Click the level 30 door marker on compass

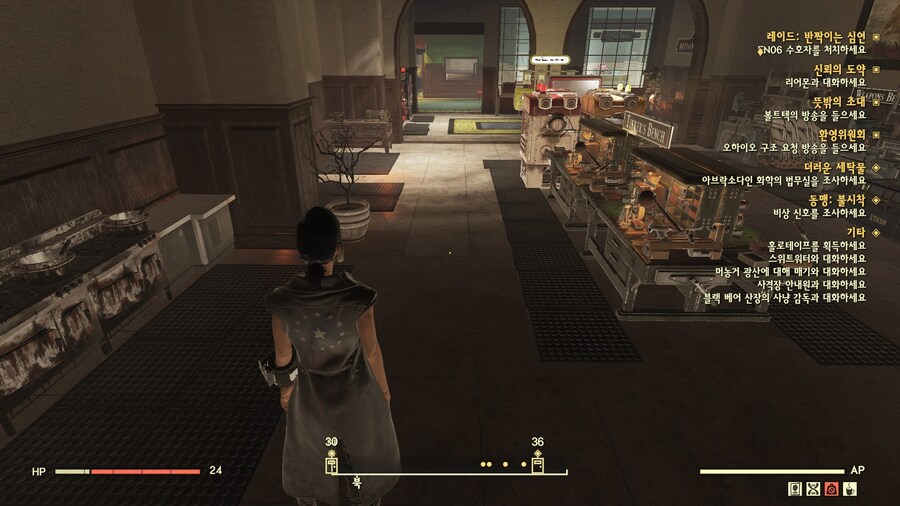coord(332,464)
